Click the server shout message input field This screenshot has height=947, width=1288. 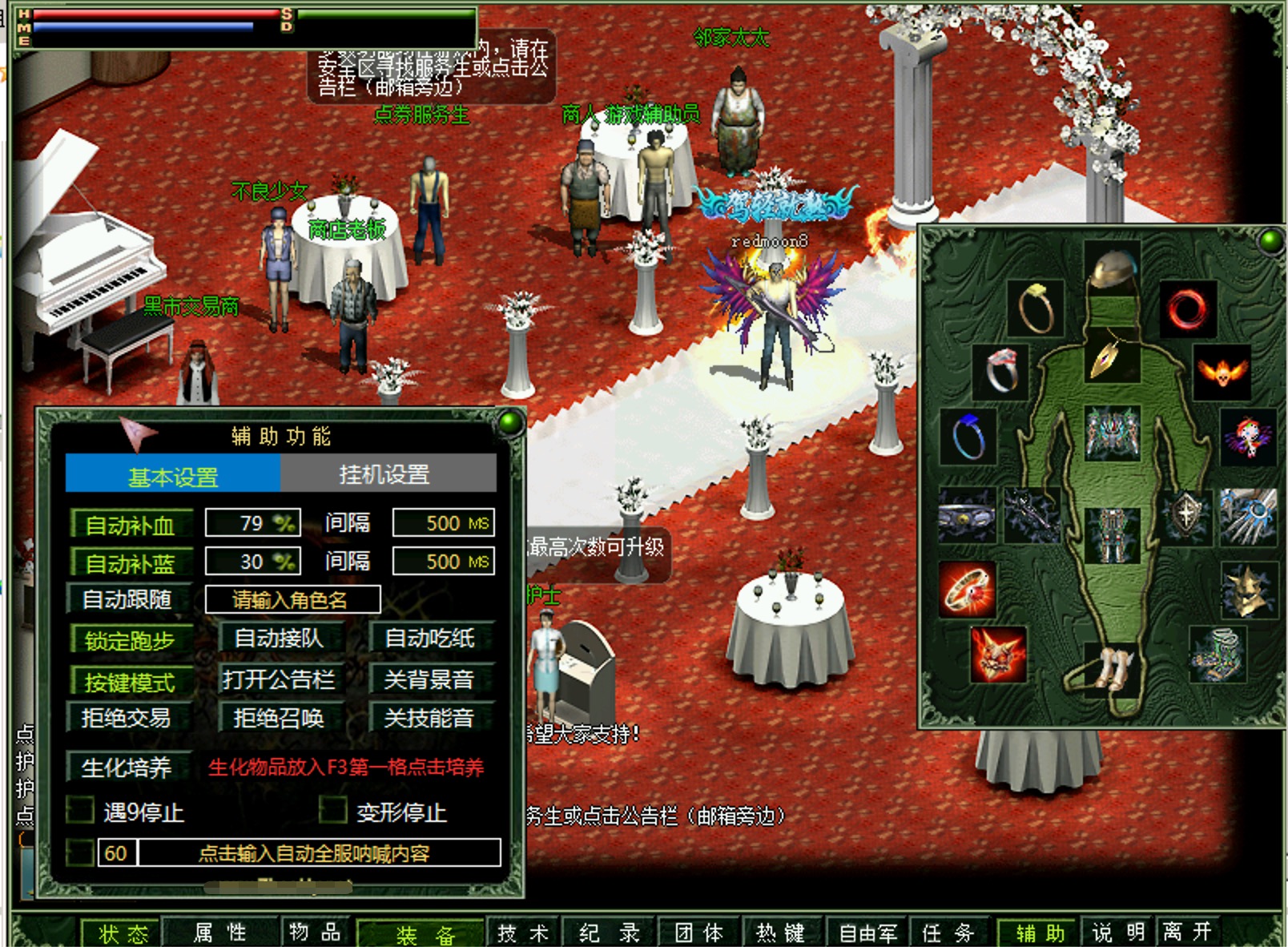pos(319,852)
